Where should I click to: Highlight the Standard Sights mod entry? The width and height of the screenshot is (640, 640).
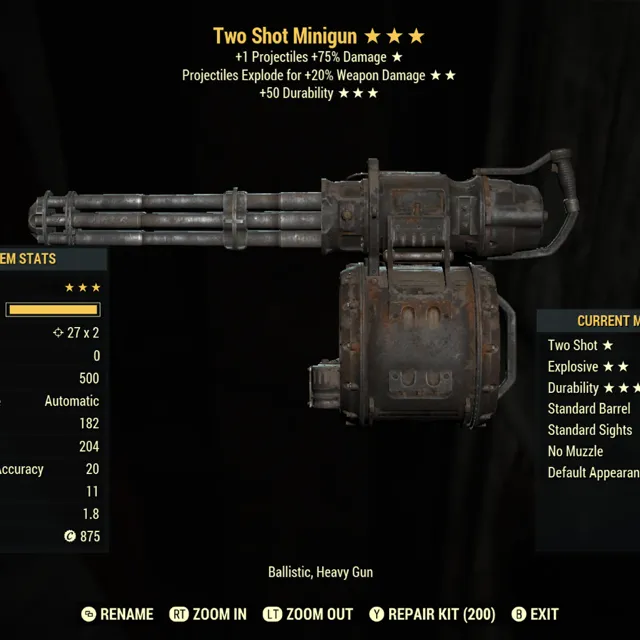click(x=590, y=430)
